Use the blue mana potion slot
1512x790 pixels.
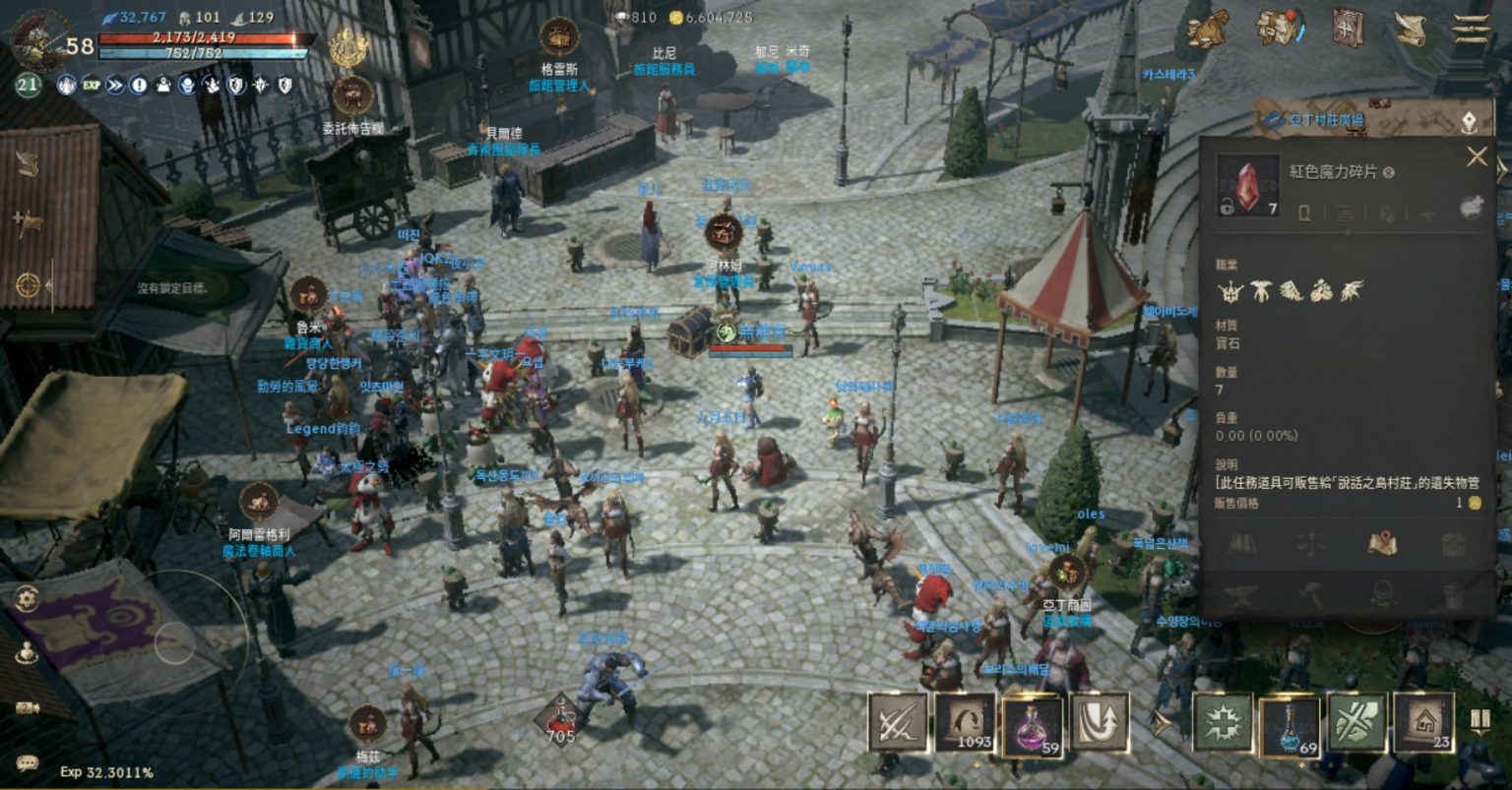point(1290,725)
